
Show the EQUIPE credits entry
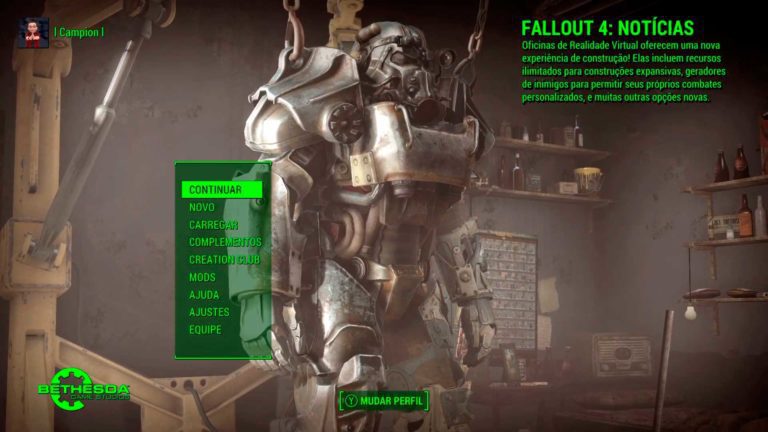tap(206, 329)
